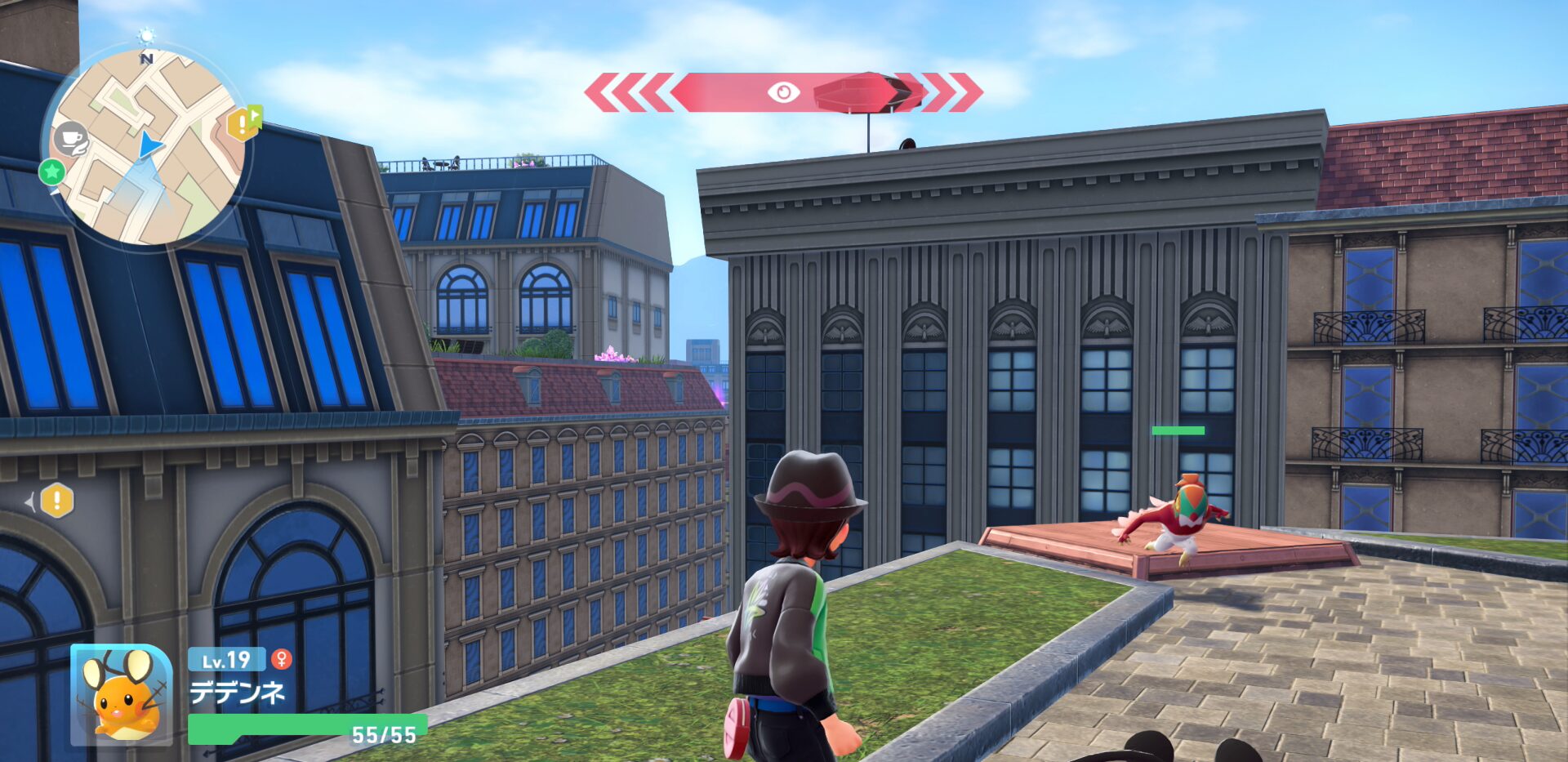Image resolution: width=1568 pixels, height=762 pixels.
Task: Click the yellow exclamation marker below the minimap
Action: click(x=57, y=501)
